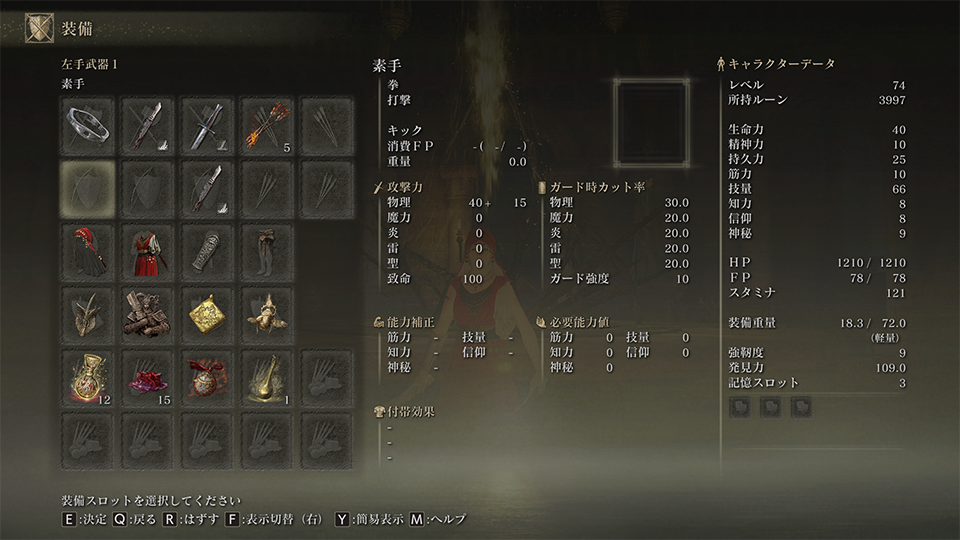Choose the golden flask with count 1

(267, 377)
